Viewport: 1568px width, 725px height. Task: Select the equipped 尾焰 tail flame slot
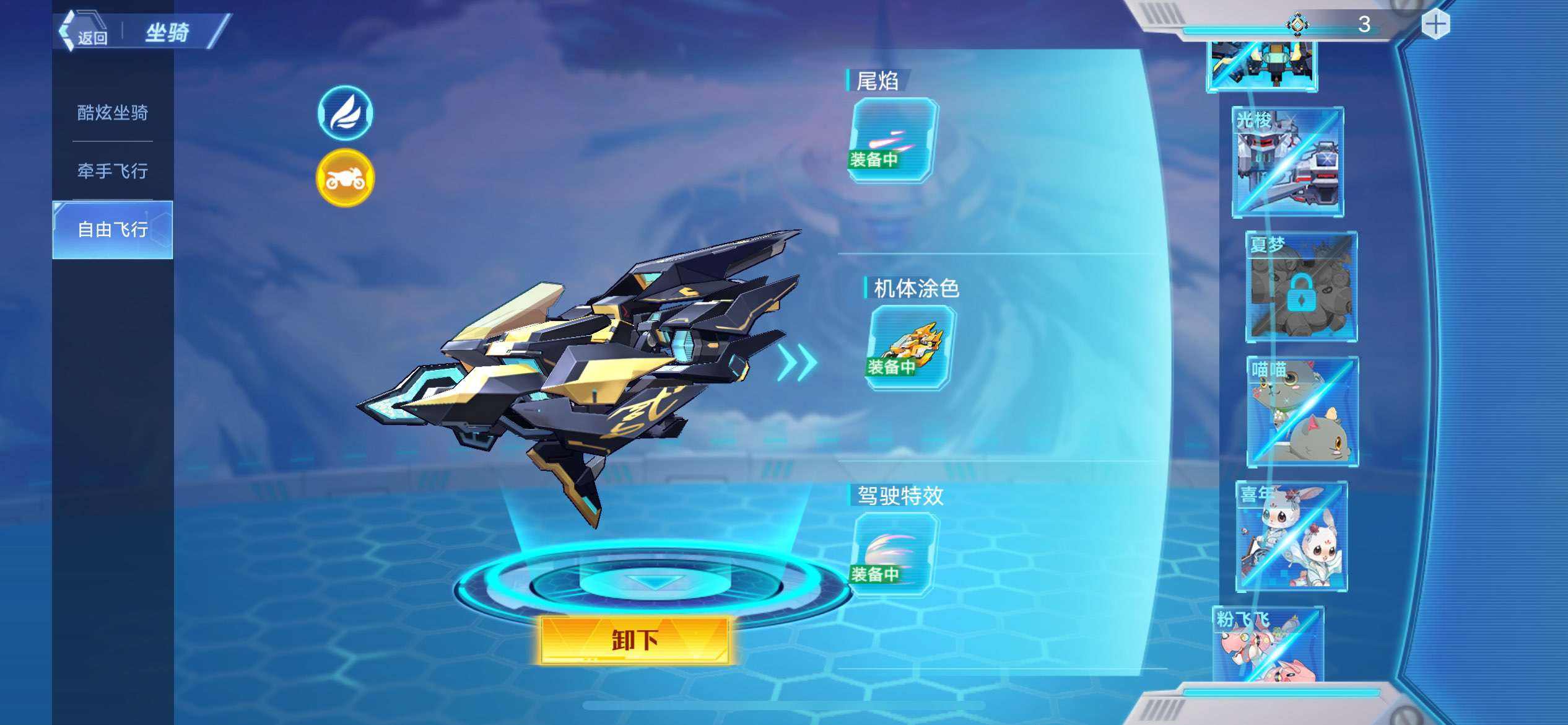point(892,139)
